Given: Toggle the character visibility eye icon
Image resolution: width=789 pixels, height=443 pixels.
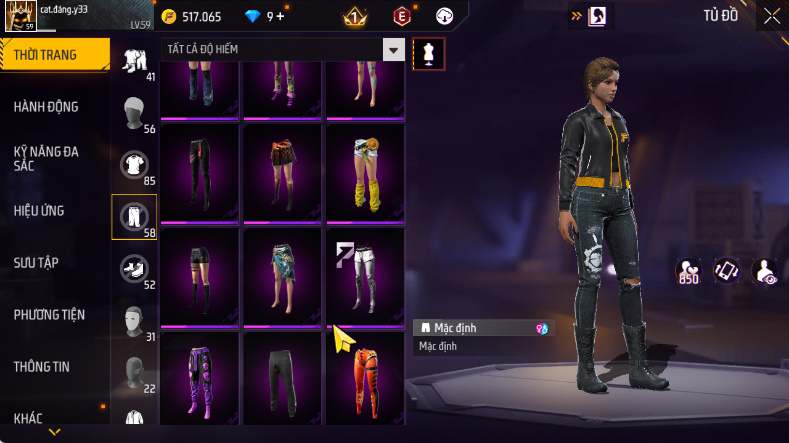Looking at the screenshot, I should pyautogui.click(x=764, y=270).
